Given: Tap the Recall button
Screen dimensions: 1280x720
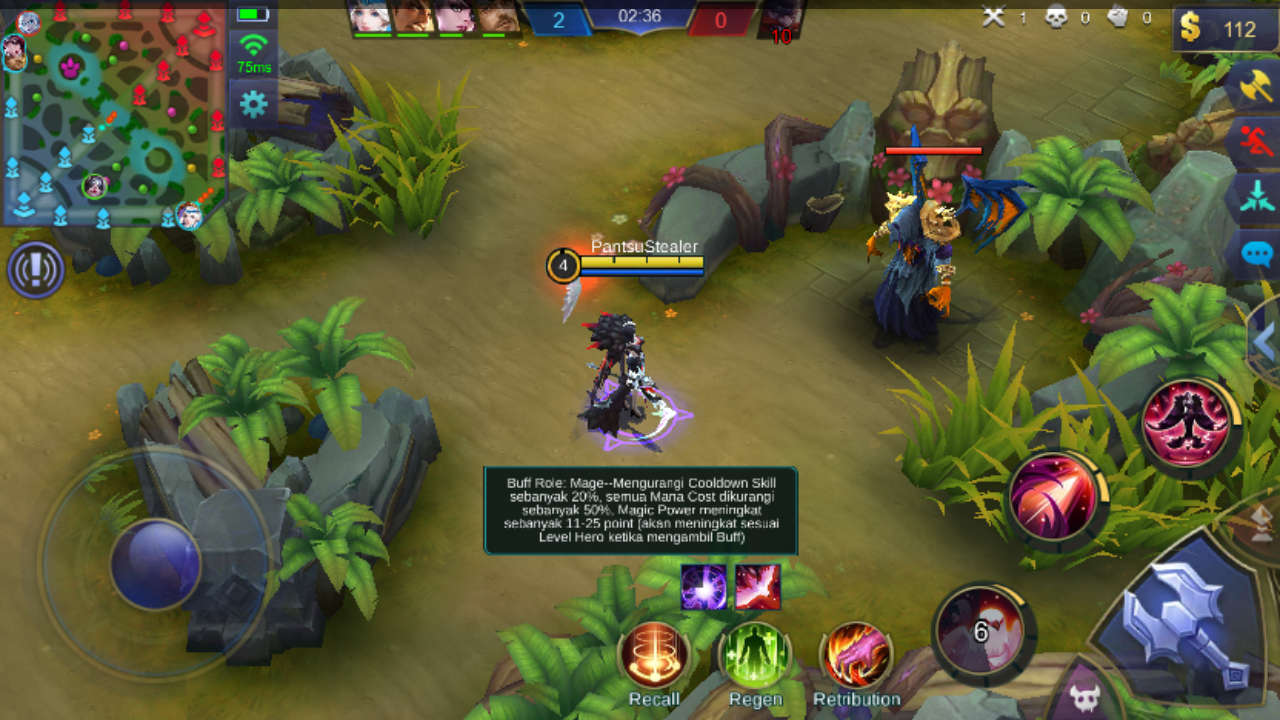Looking at the screenshot, I should (655, 655).
